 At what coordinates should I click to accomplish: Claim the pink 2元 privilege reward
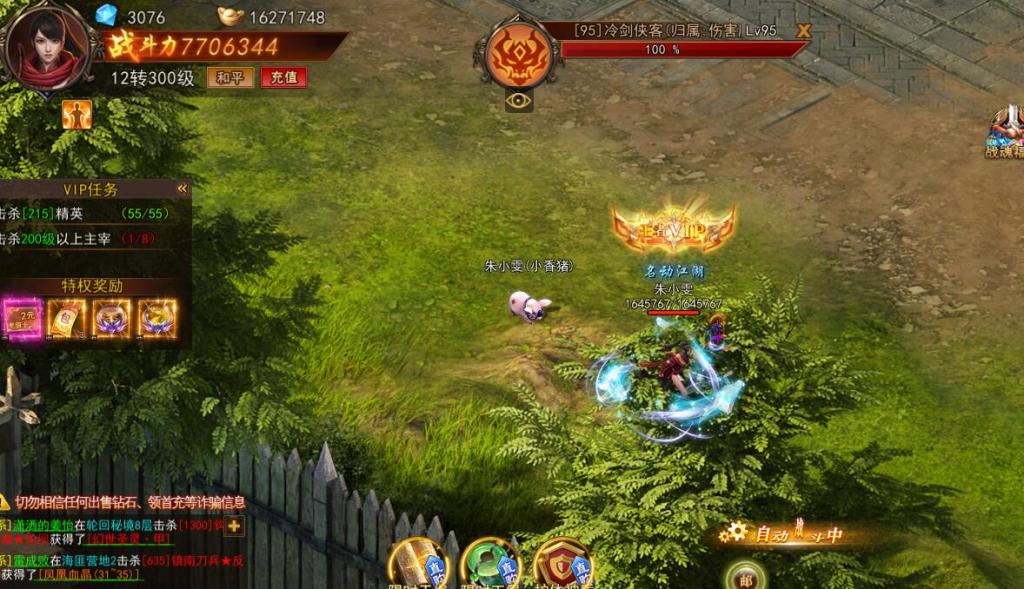pyautogui.click(x=22, y=318)
